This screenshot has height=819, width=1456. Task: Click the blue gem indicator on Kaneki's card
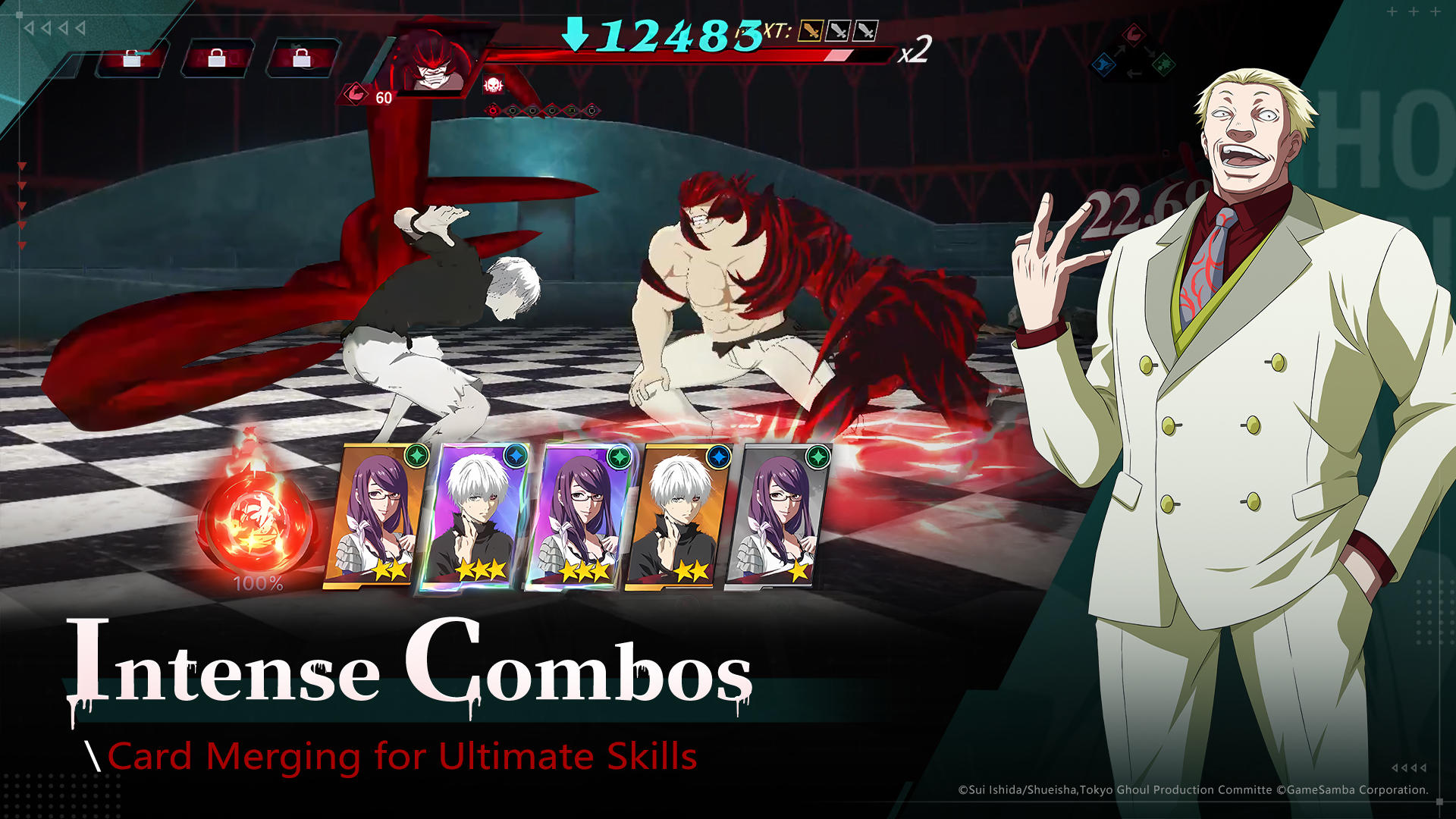pos(517,456)
